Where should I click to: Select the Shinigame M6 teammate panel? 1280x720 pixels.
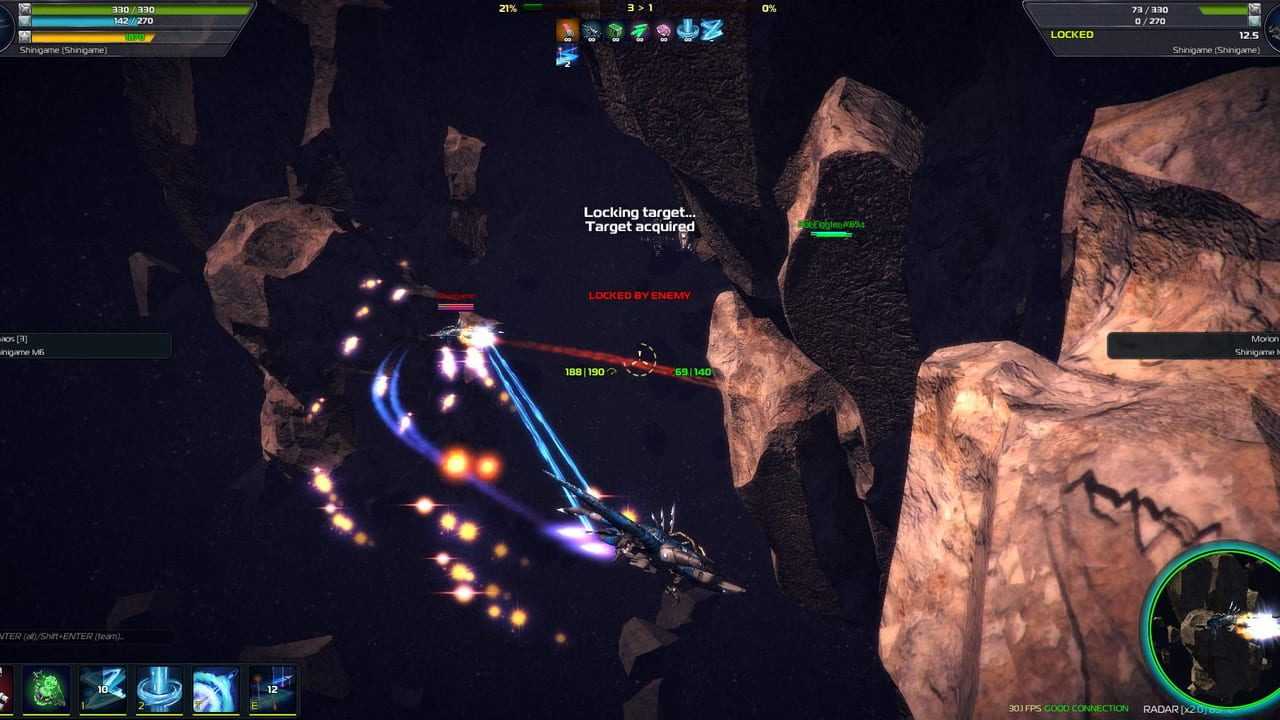(x=83, y=345)
